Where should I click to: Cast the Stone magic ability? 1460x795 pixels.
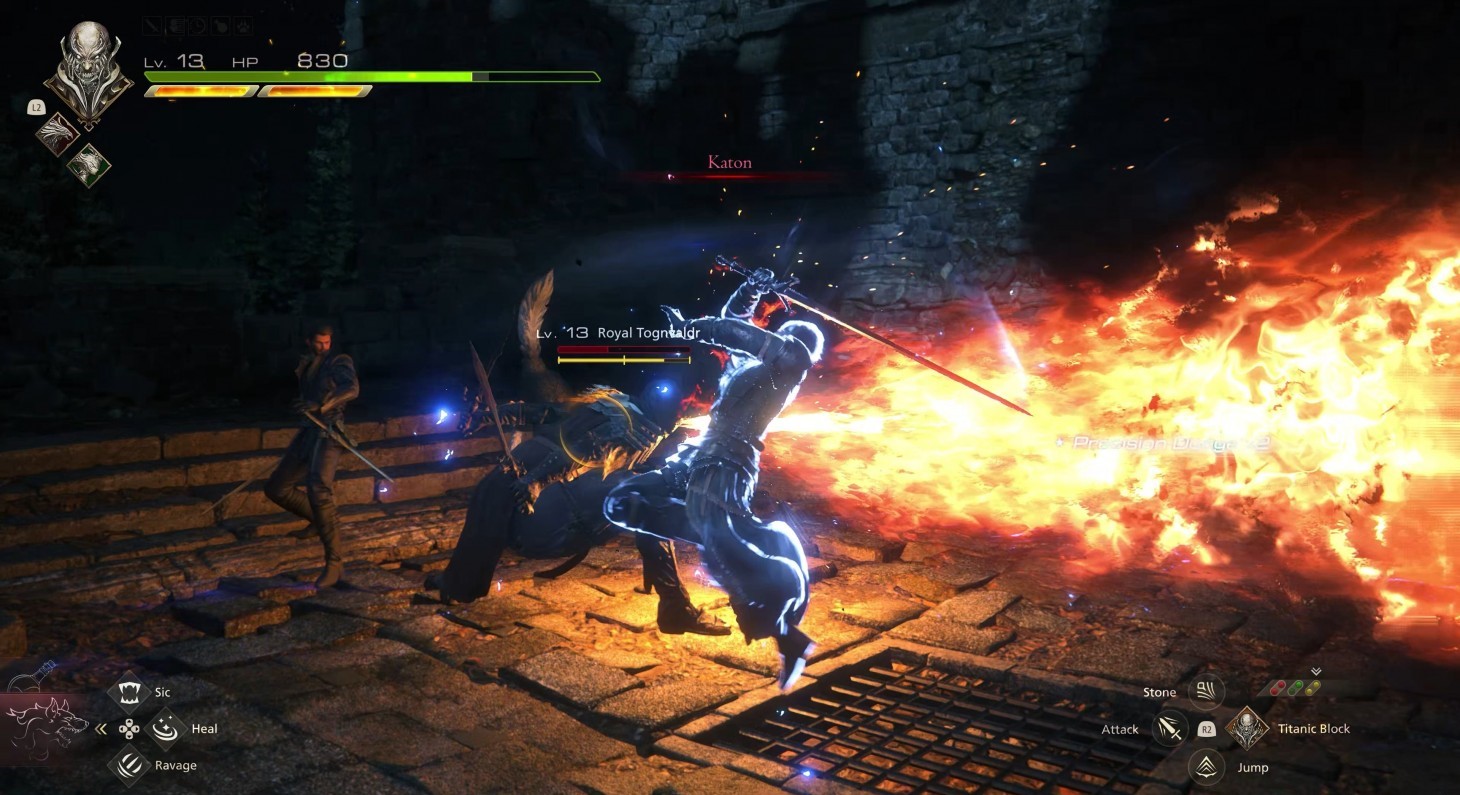click(x=1206, y=692)
